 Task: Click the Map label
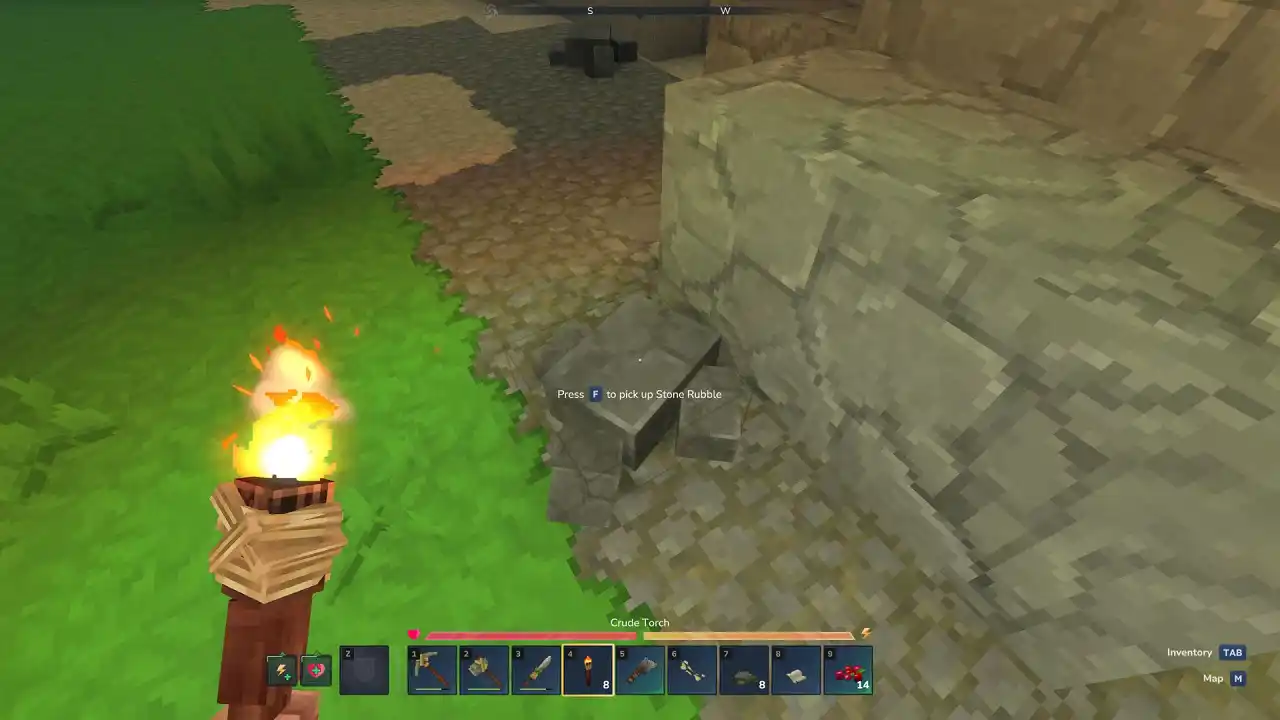pos(1212,678)
